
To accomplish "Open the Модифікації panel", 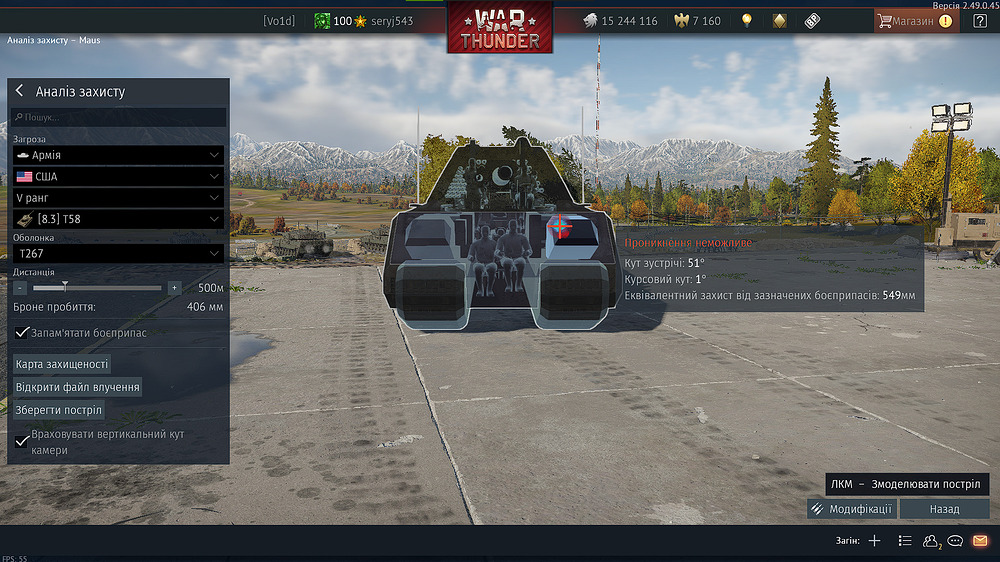I will coord(852,509).
